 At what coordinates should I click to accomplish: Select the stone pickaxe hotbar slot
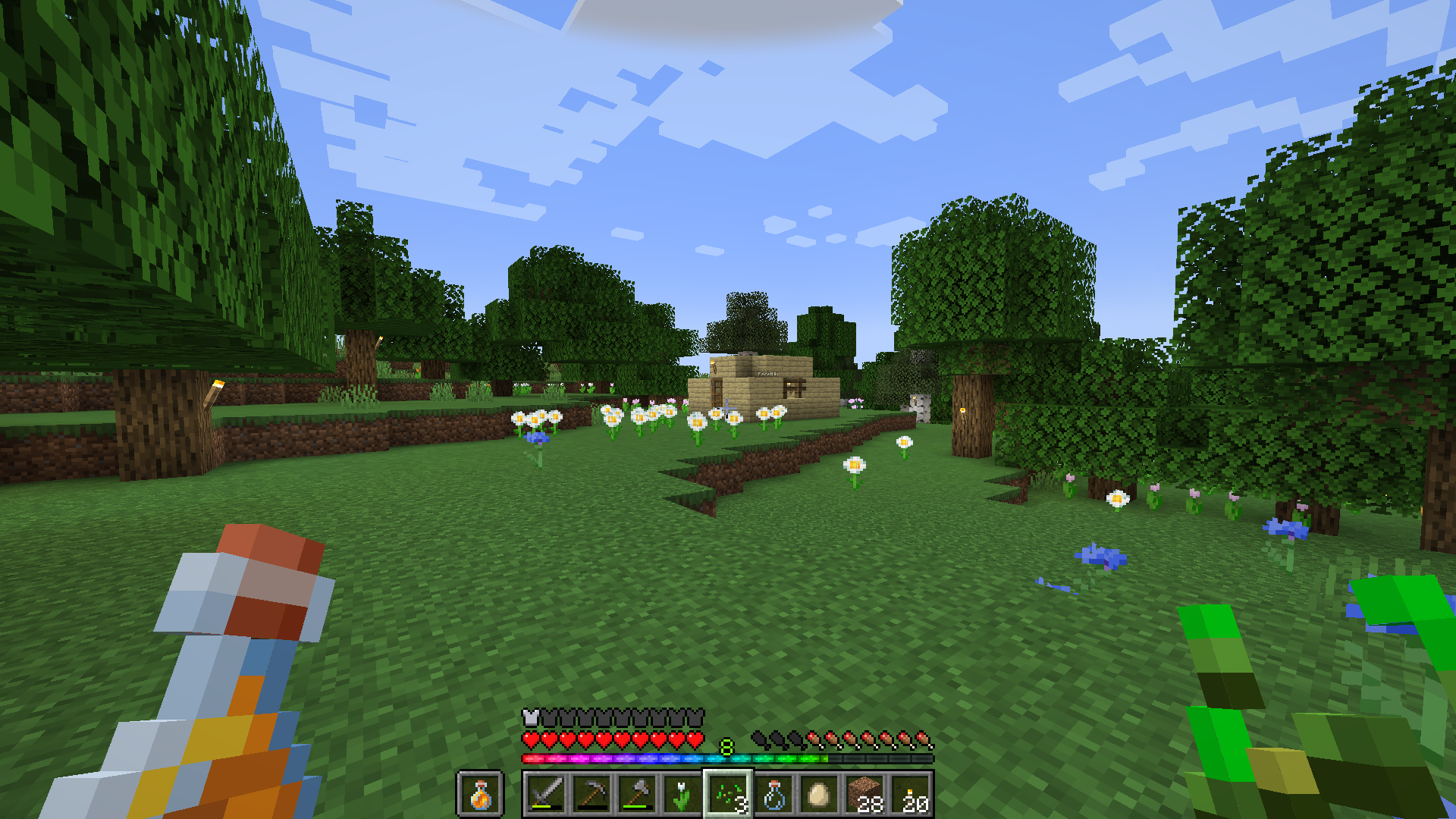click(591, 794)
